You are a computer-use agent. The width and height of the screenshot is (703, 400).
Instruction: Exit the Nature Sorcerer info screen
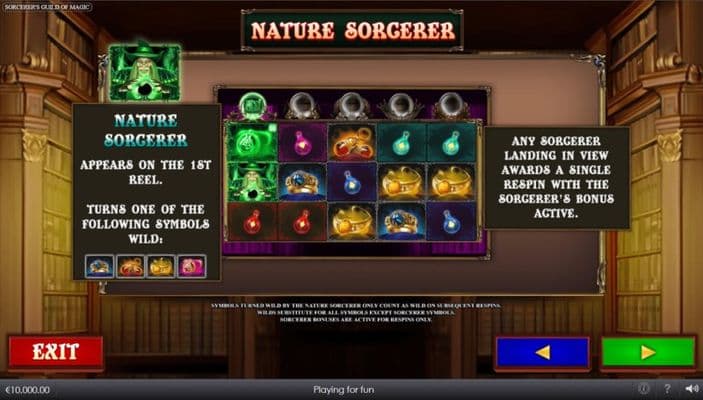pos(55,352)
